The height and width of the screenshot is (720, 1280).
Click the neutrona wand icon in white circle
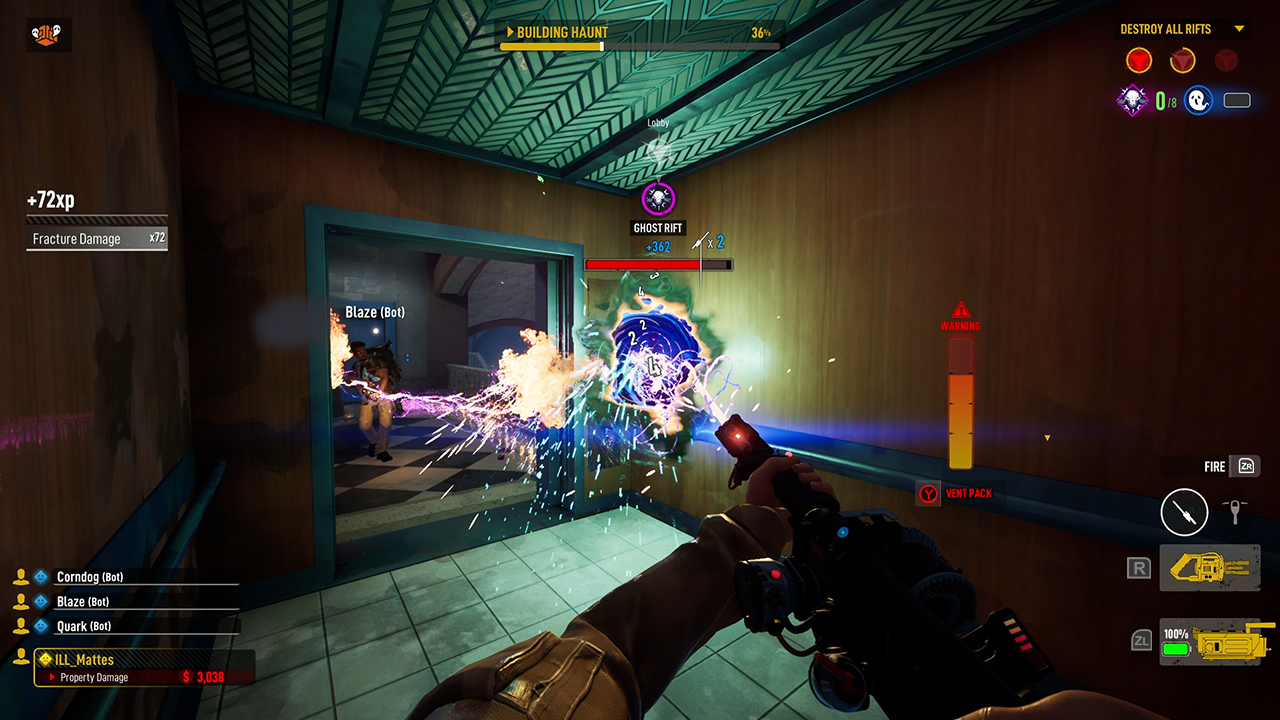[x=1185, y=512]
